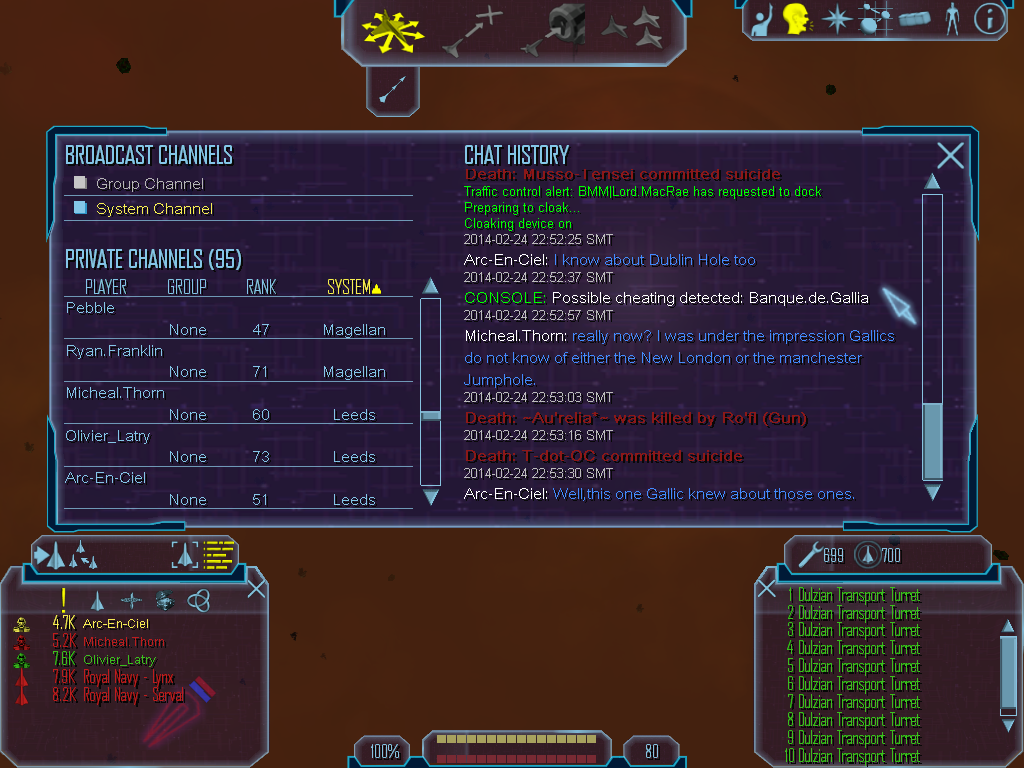The height and width of the screenshot is (768, 1024).
Task: Choose Pebble in the private channels list
Action: [91, 308]
